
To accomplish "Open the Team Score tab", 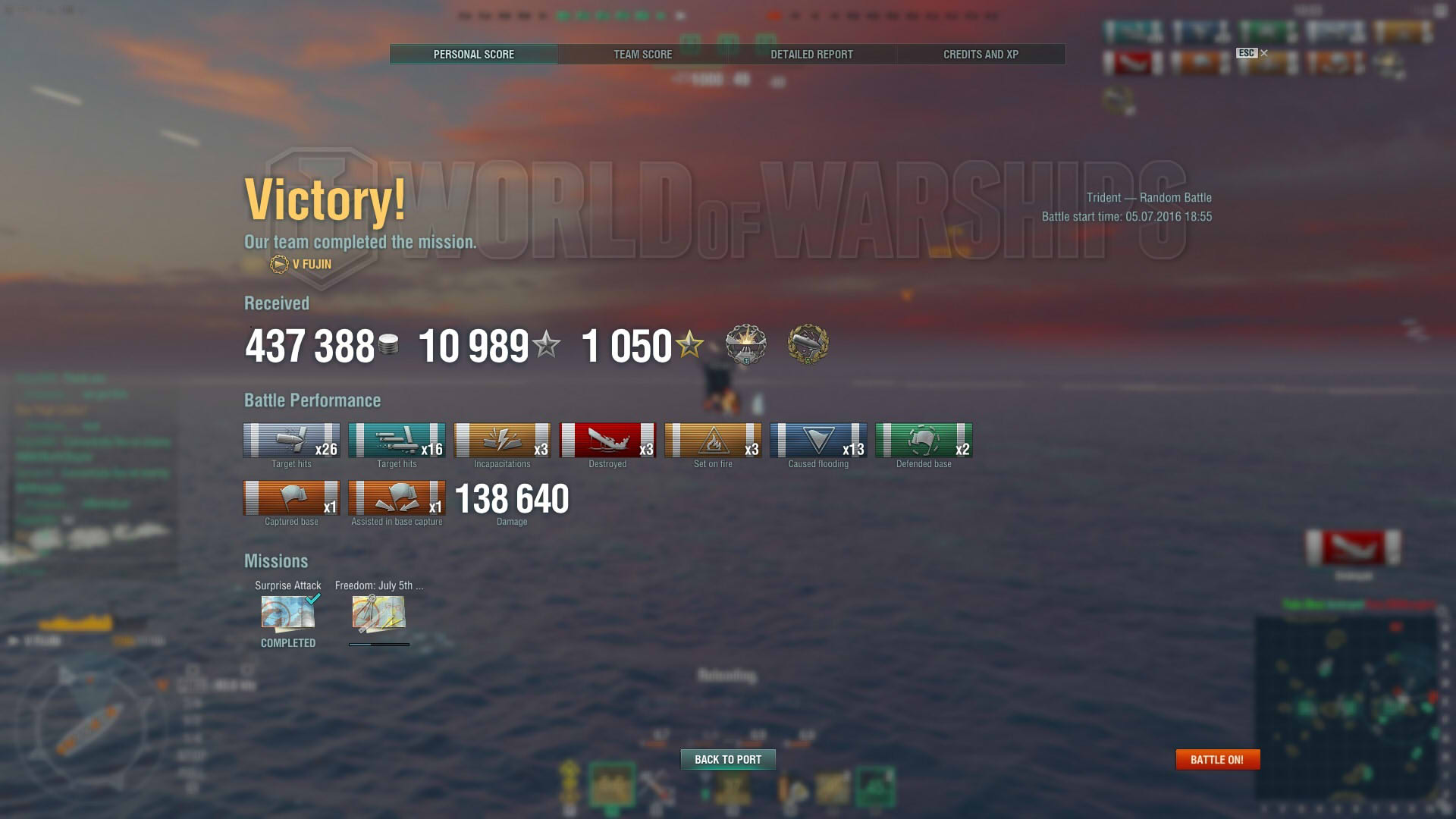I will coord(642,55).
